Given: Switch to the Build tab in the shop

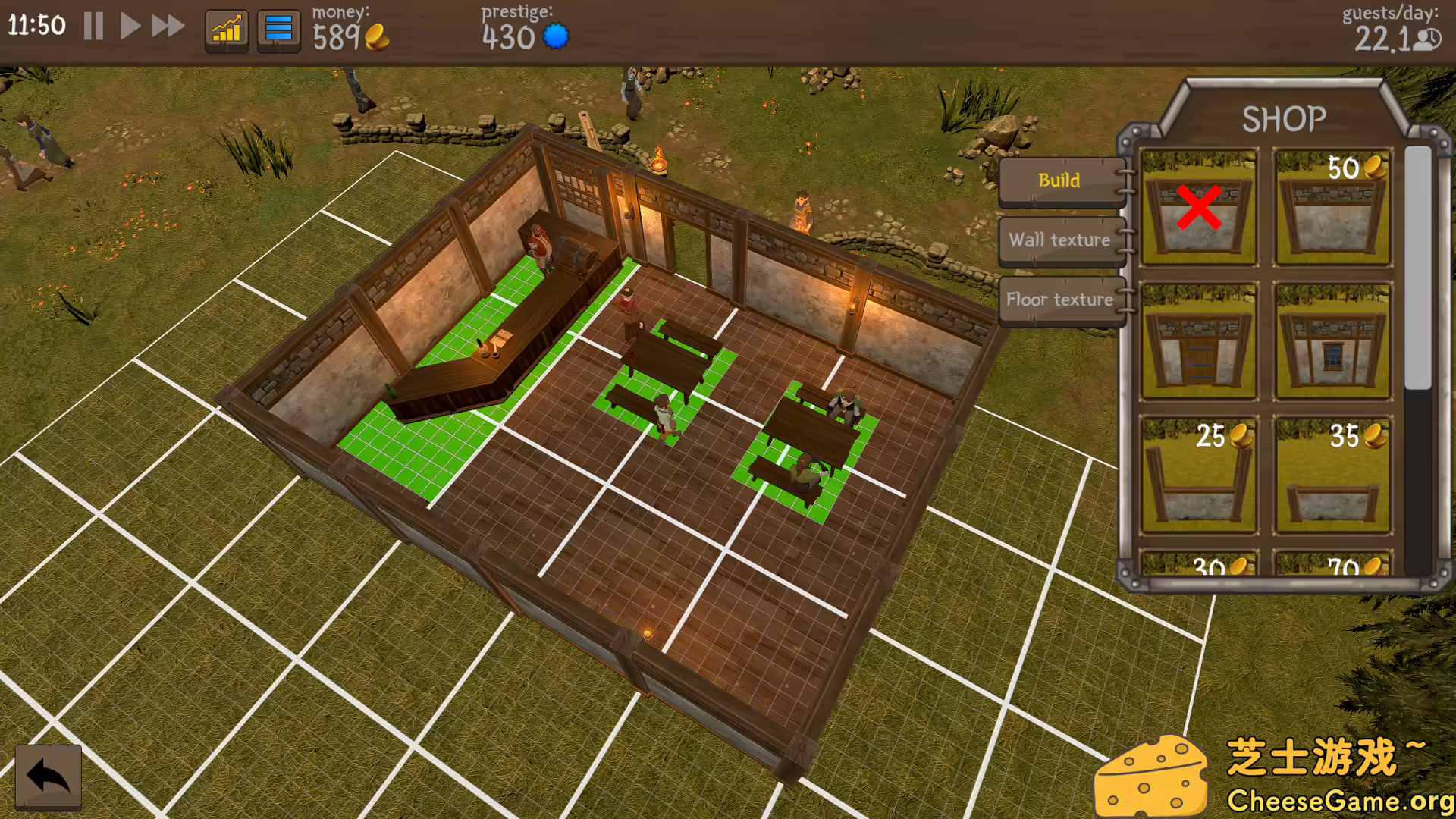Looking at the screenshot, I should coord(1061,181).
